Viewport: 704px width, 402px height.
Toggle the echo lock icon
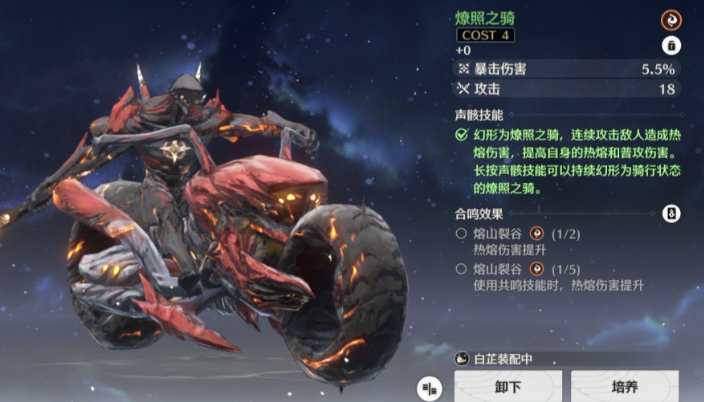pos(671,46)
